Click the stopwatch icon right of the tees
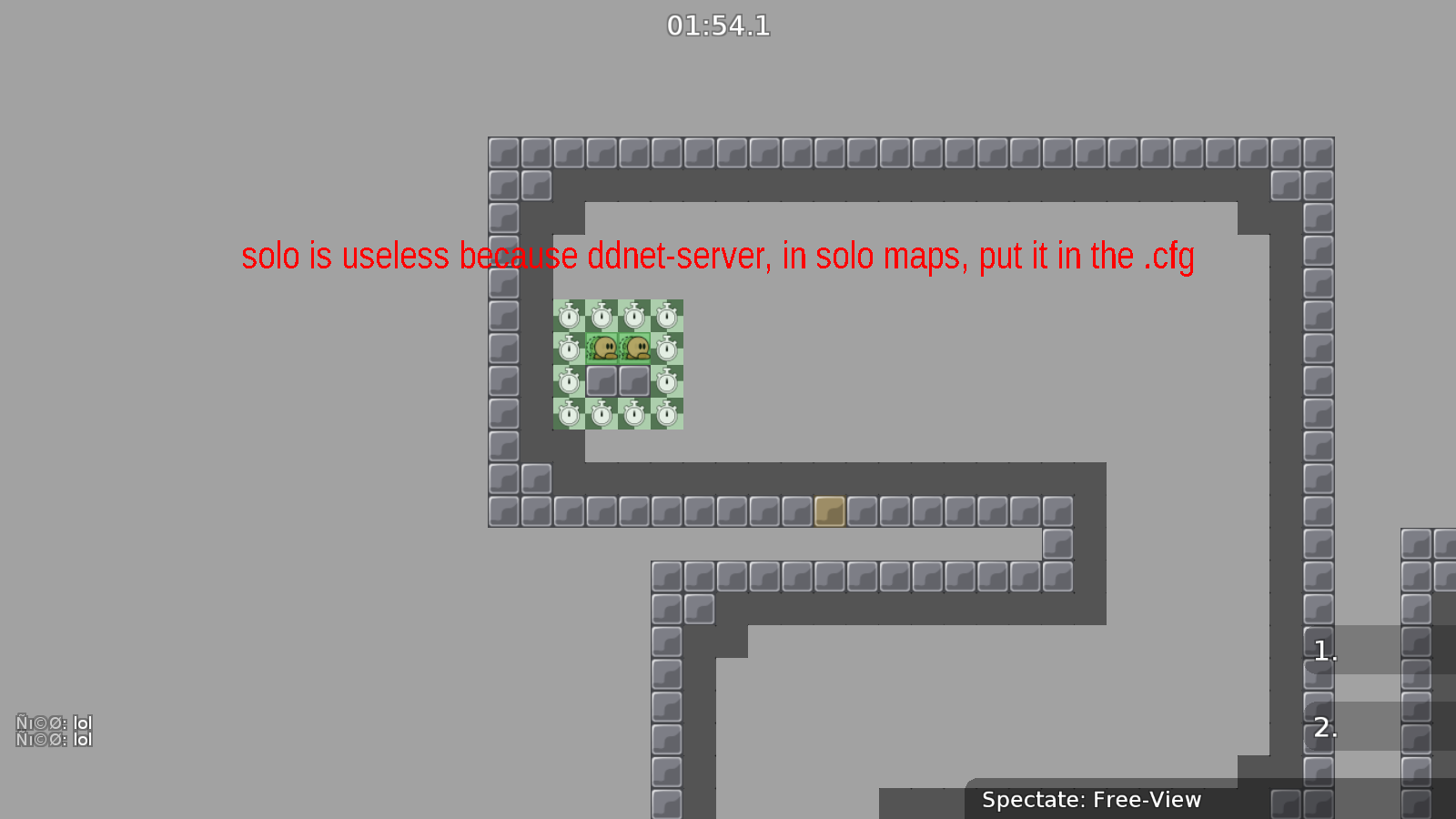The image size is (1456, 819). [x=667, y=347]
